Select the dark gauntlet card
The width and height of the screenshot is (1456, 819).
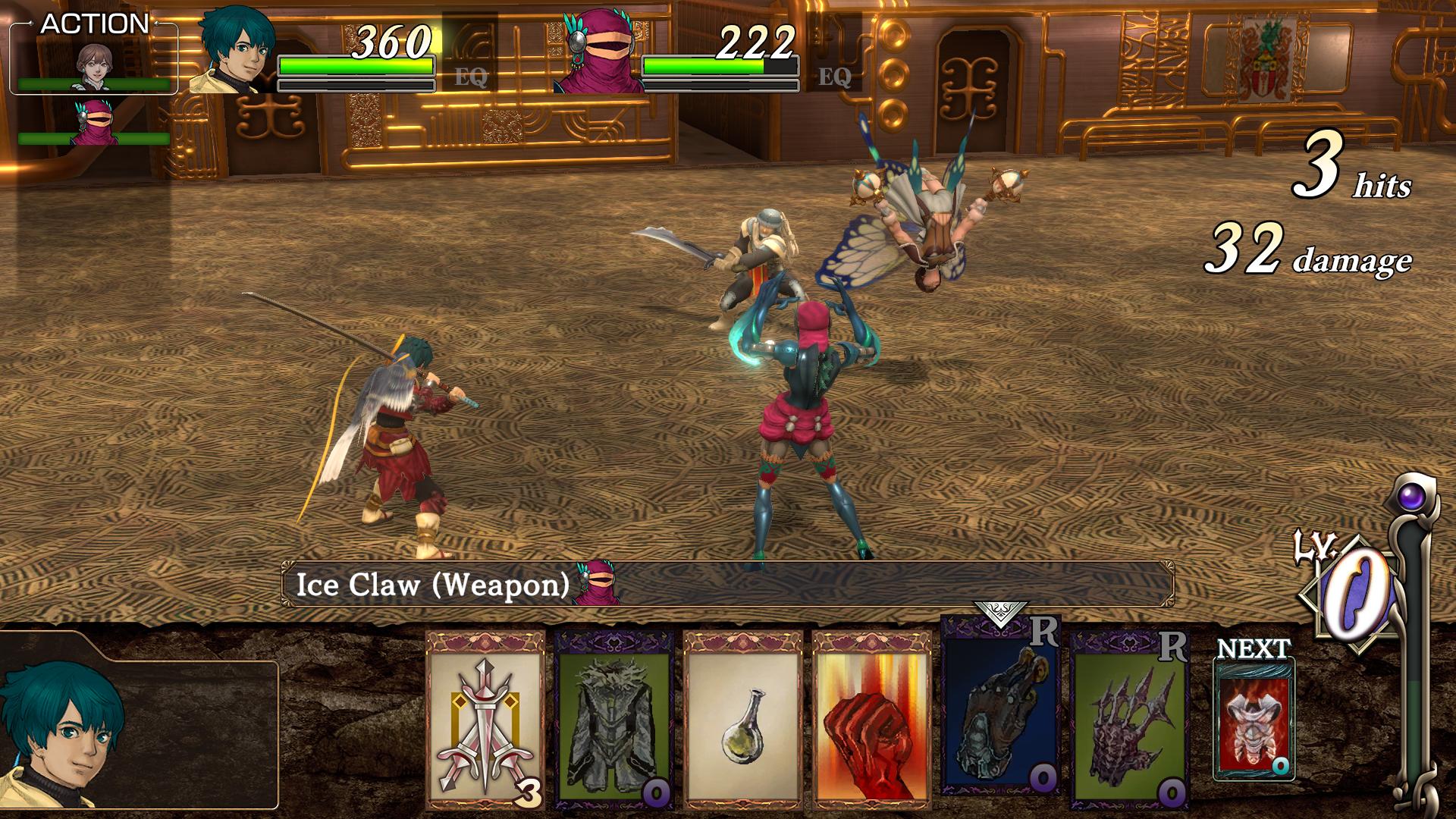point(1000,705)
